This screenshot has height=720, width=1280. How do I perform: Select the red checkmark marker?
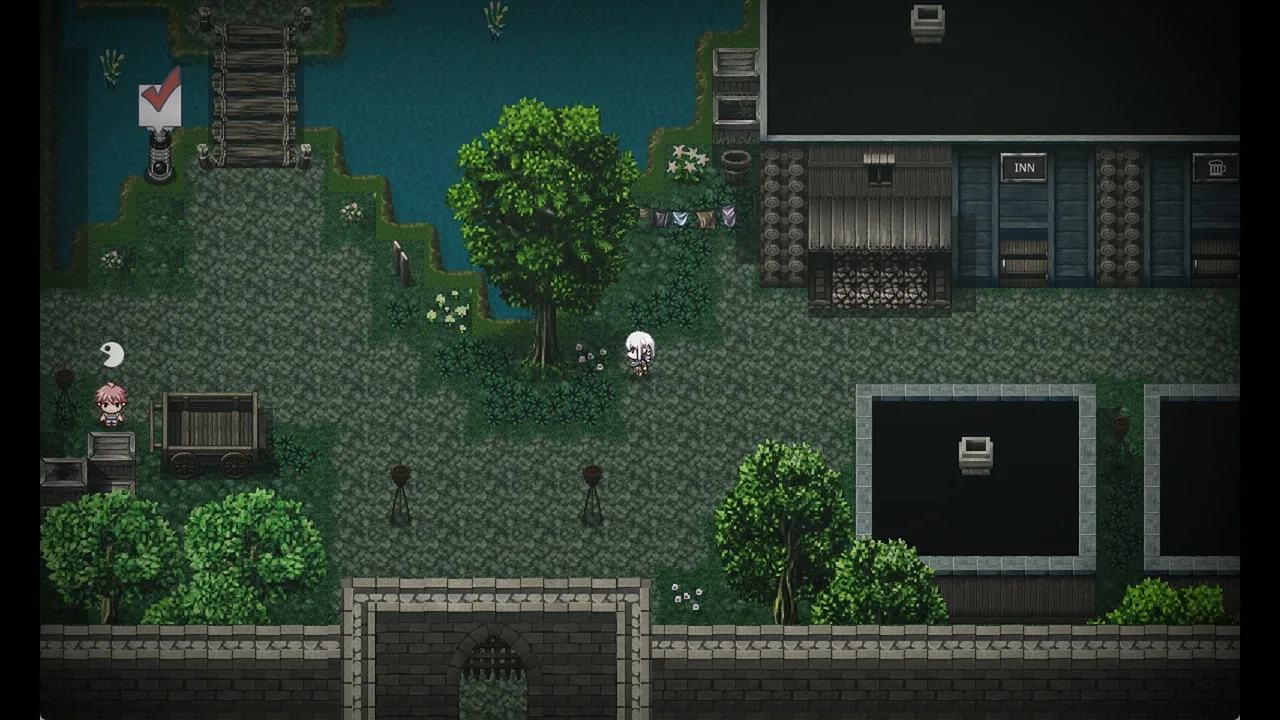160,98
